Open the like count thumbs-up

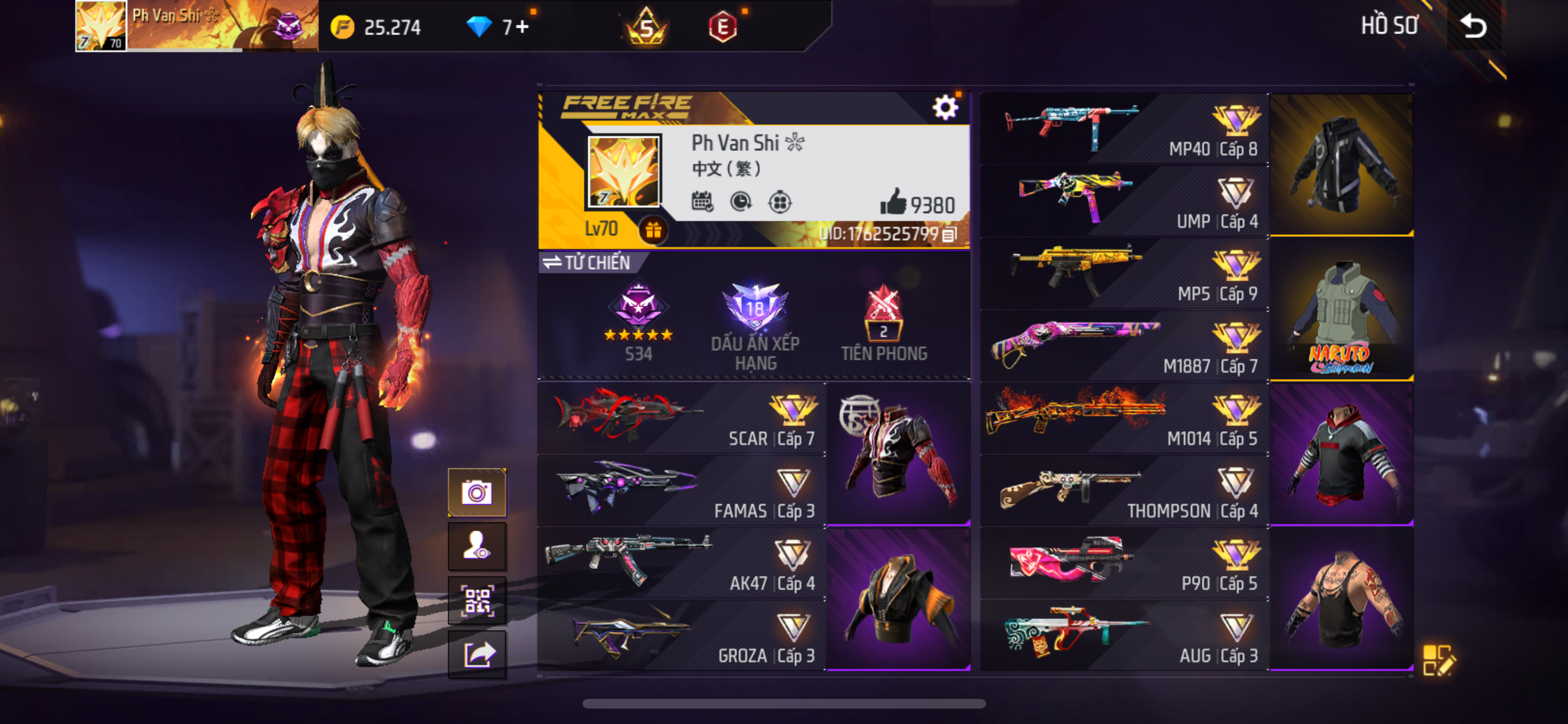[x=893, y=203]
